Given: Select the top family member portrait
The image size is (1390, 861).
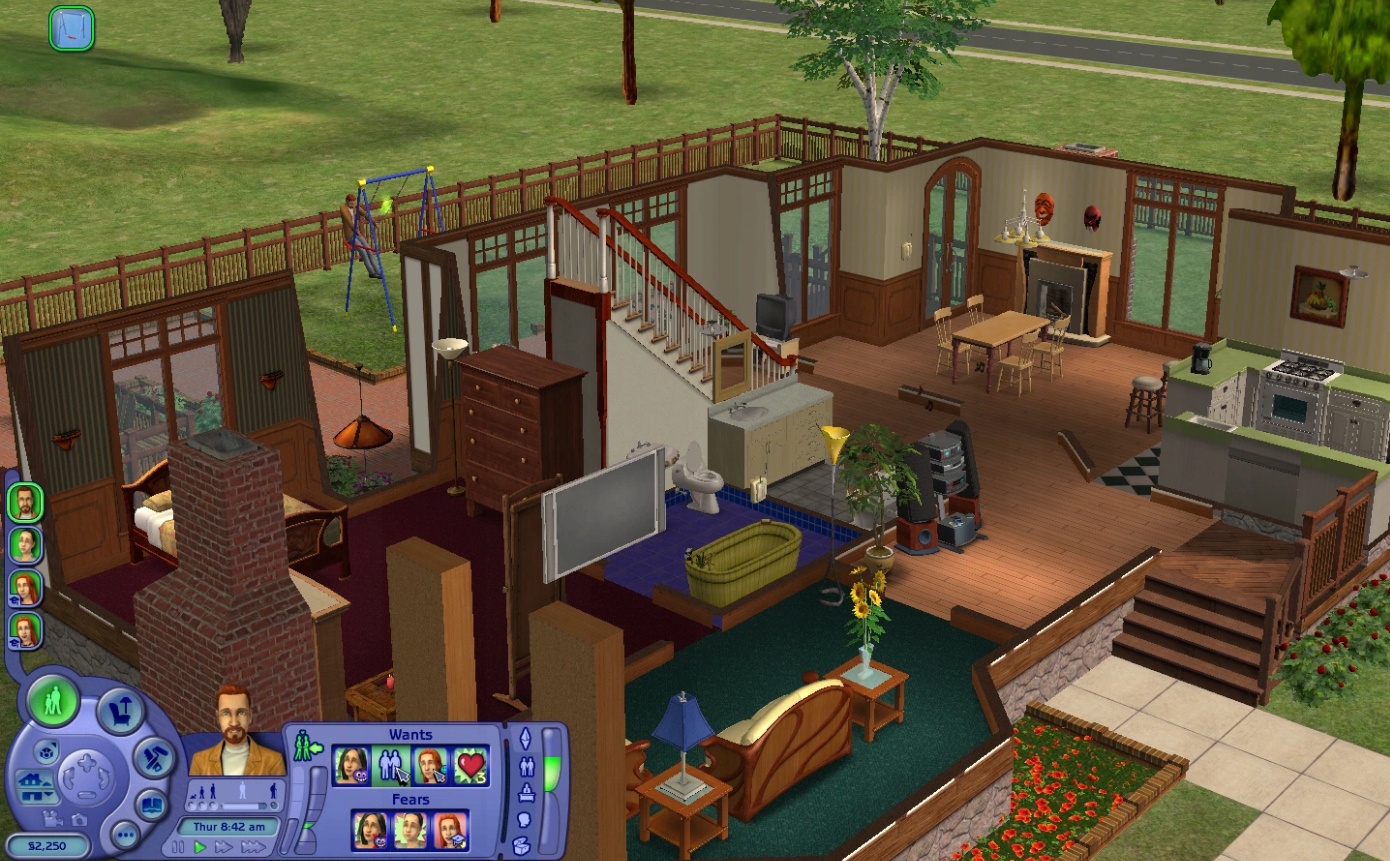Looking at the screenshot, I should [25, 502].
